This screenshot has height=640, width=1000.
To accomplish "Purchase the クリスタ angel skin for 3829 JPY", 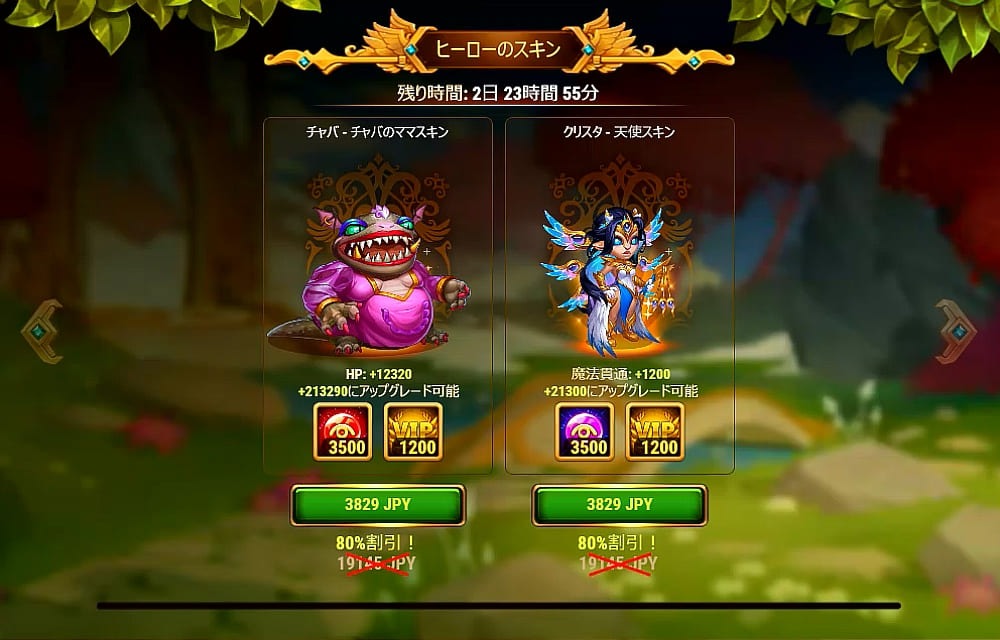I will point(619,505).
